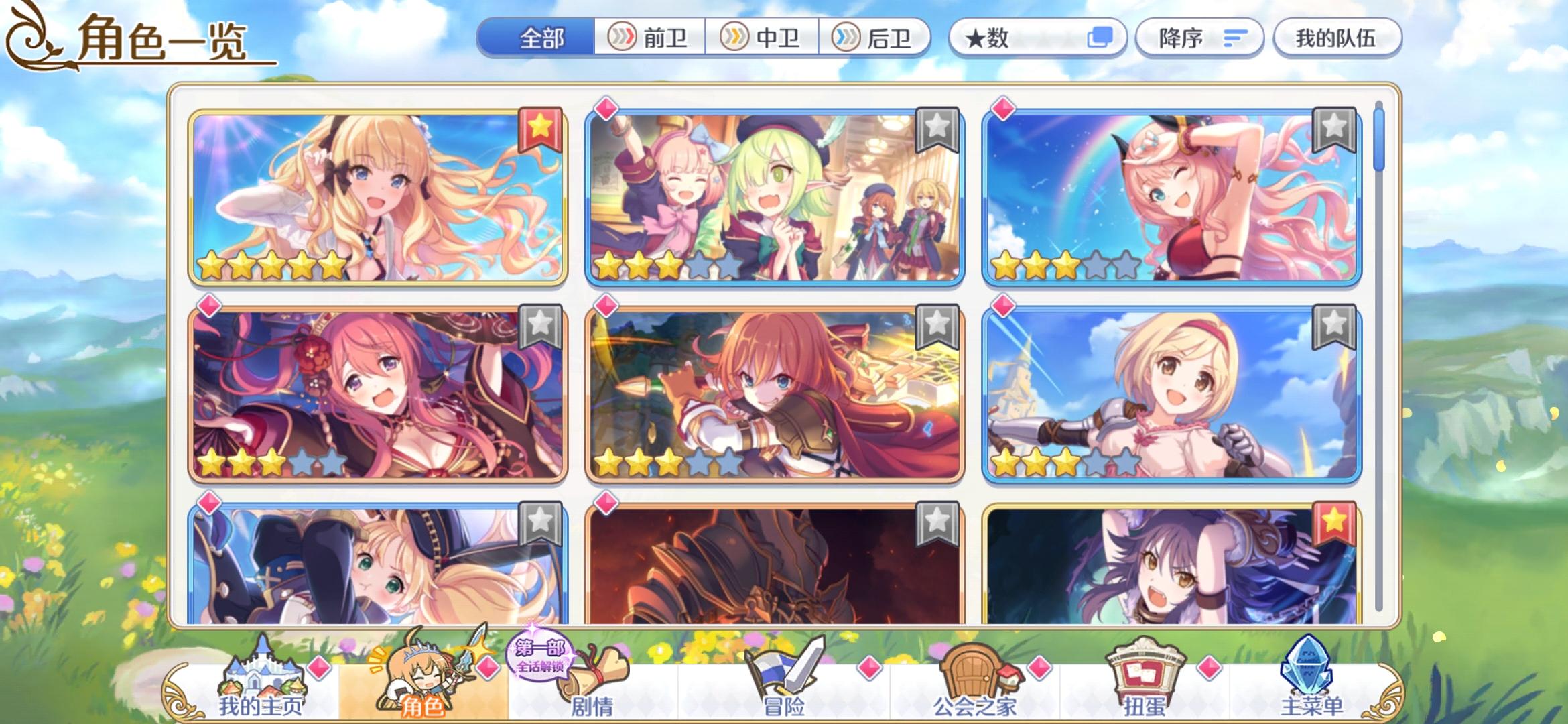Switch to the 前卫 vanguard filter tab
This screenshot has height=724, width=1568.
pos(648,38)
